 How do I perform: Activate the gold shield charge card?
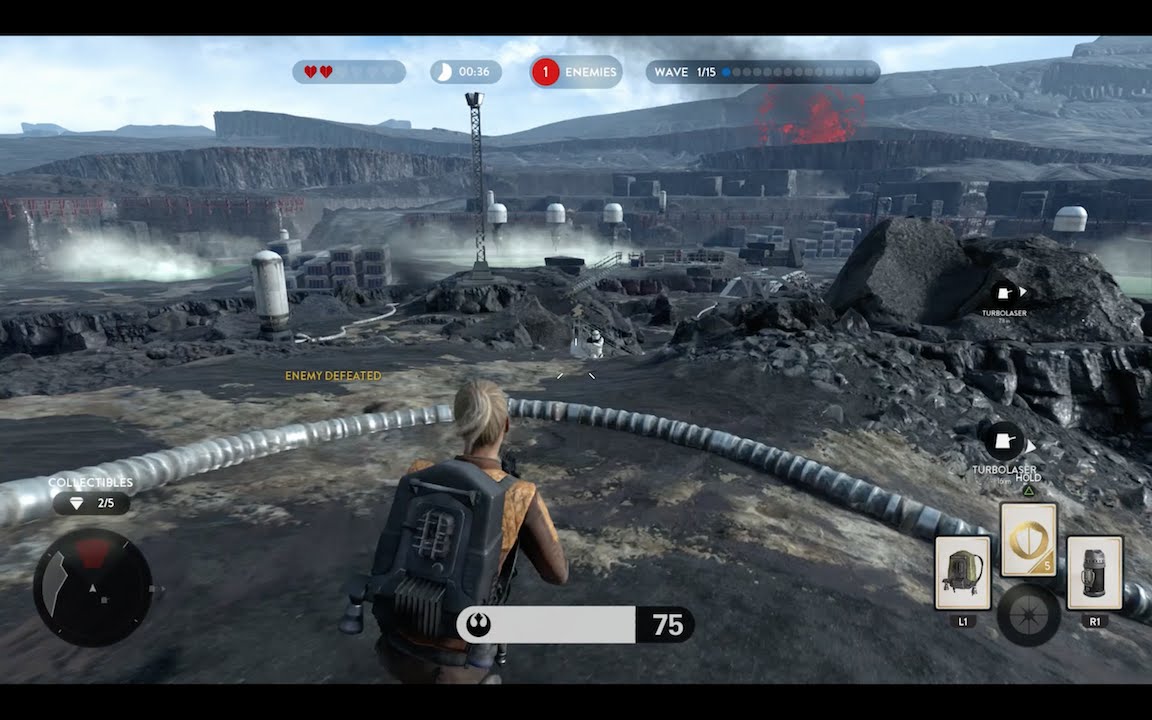click(x=1028, y=539)
